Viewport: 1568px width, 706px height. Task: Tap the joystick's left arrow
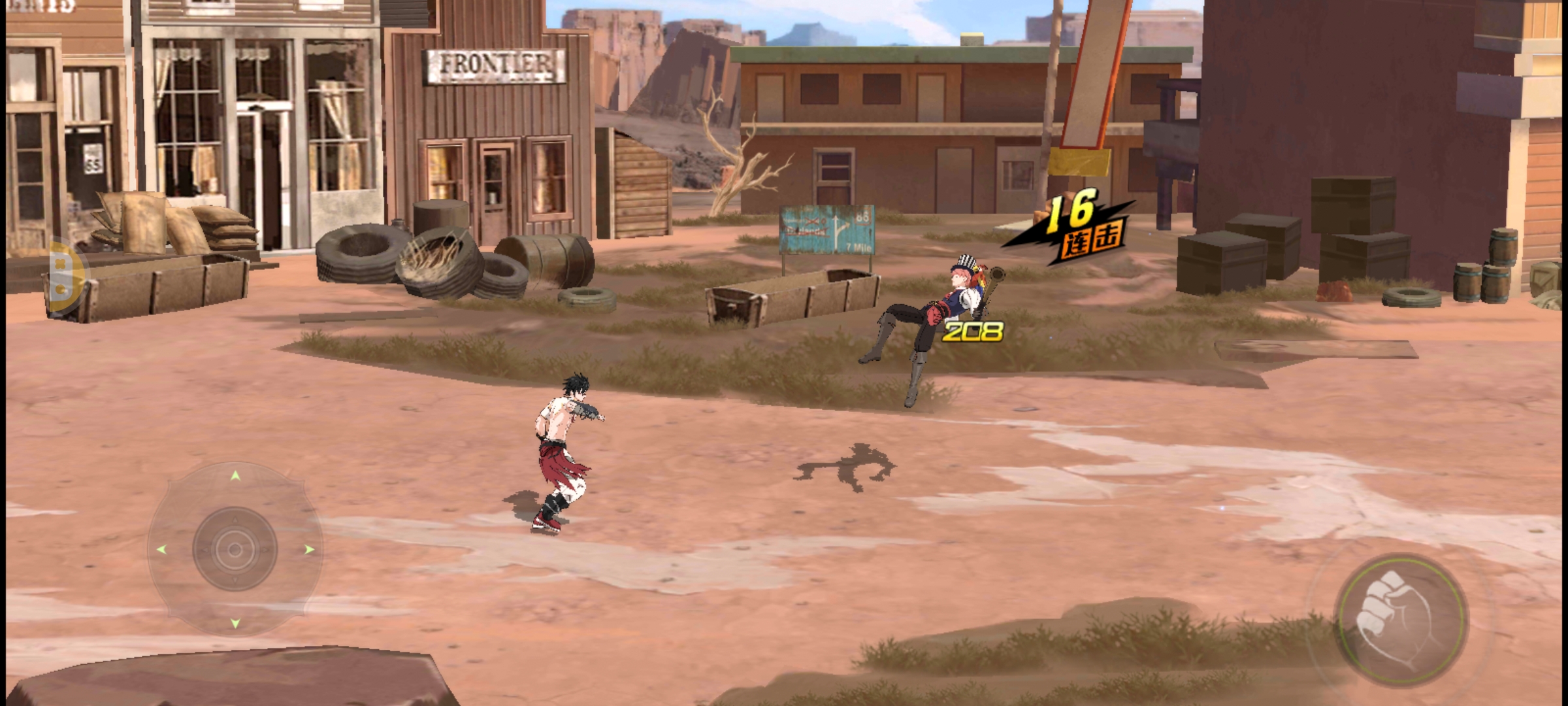coord(161,550)
